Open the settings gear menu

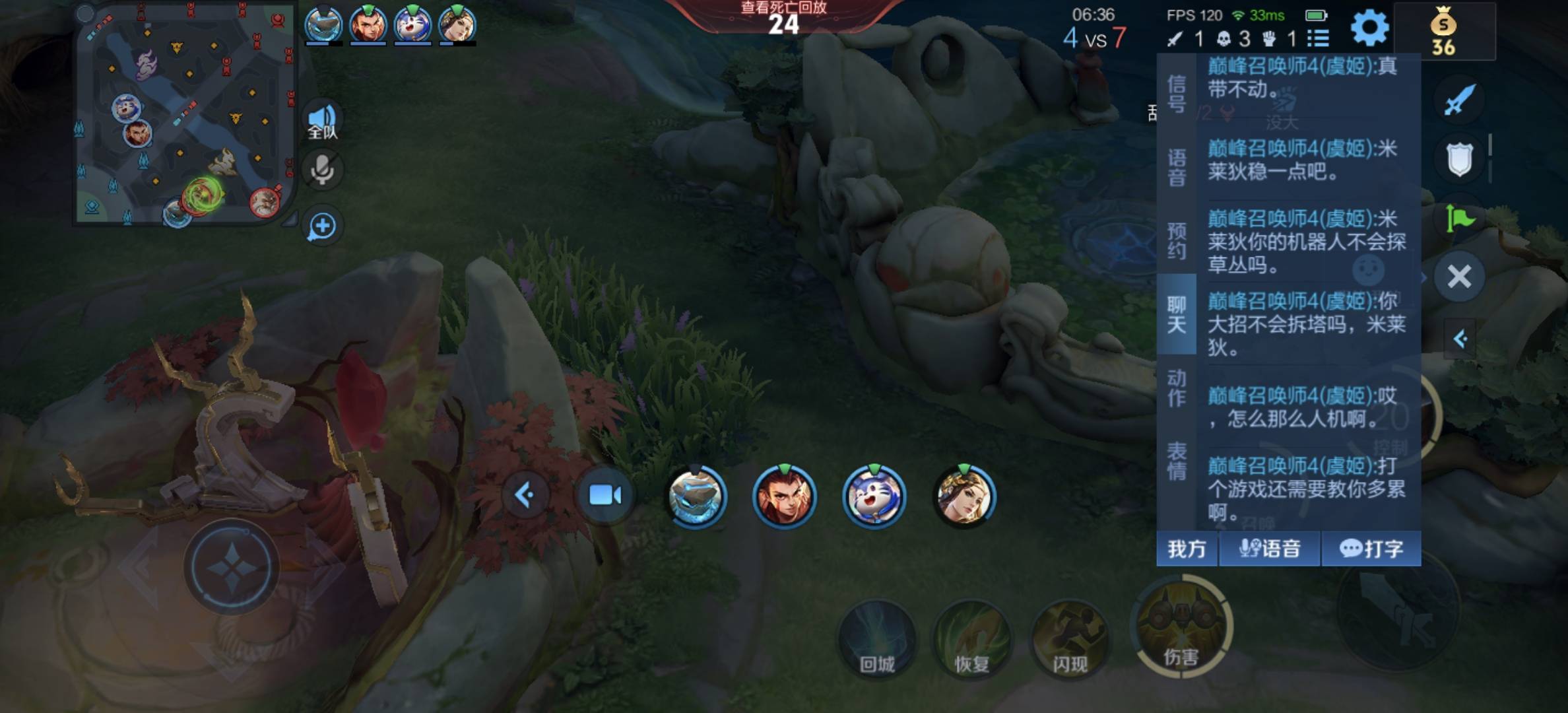[x=1369, y=28]
